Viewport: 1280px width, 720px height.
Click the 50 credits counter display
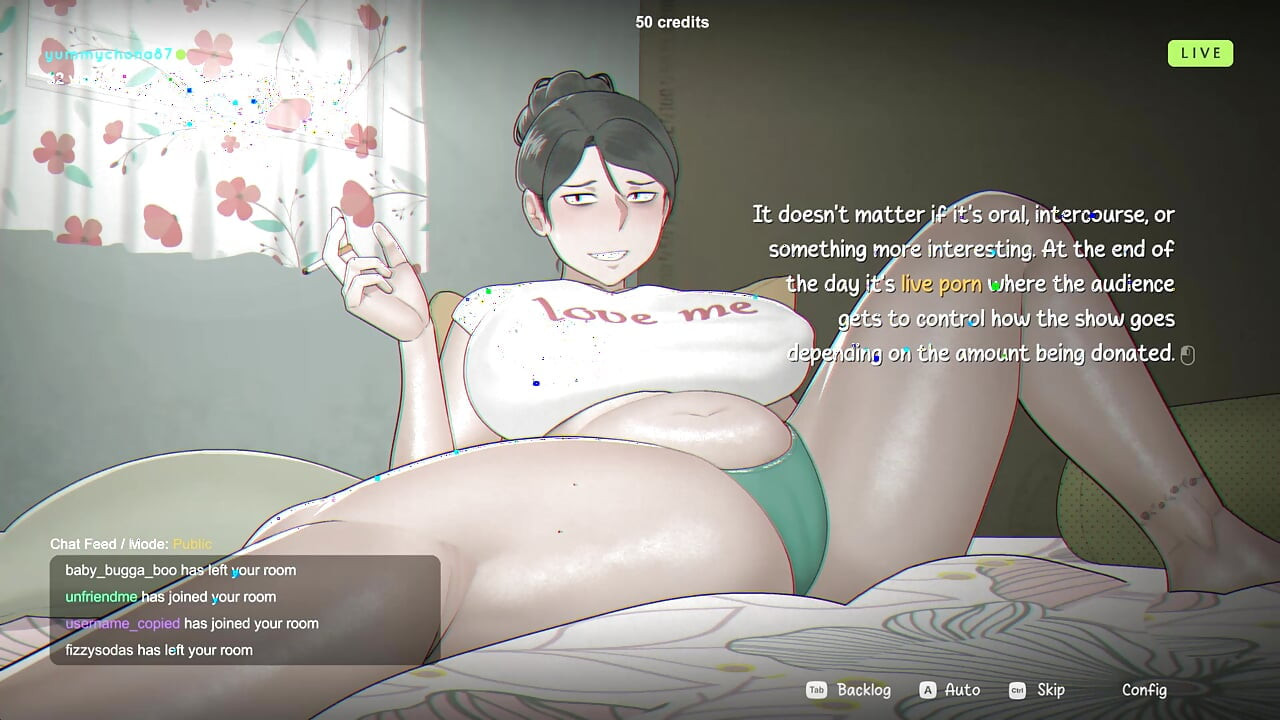coord(671,22)
